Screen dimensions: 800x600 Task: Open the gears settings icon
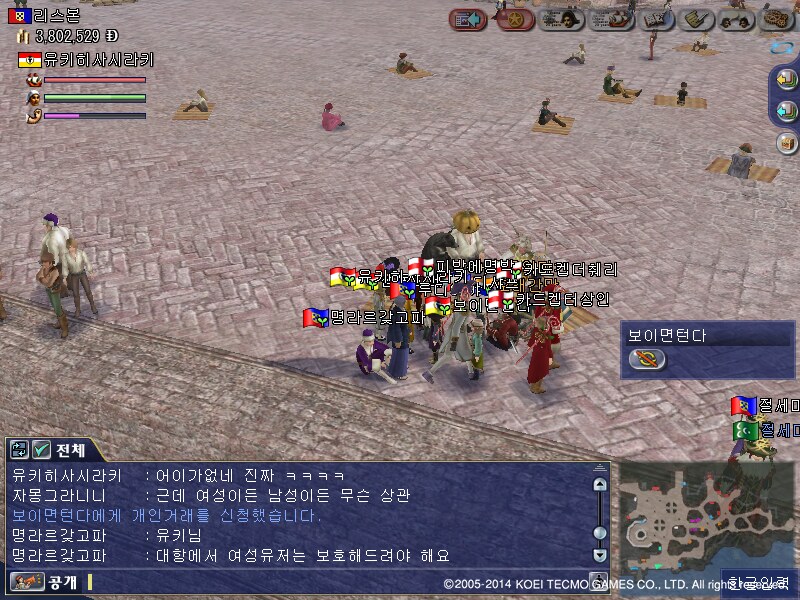[777, 19]
